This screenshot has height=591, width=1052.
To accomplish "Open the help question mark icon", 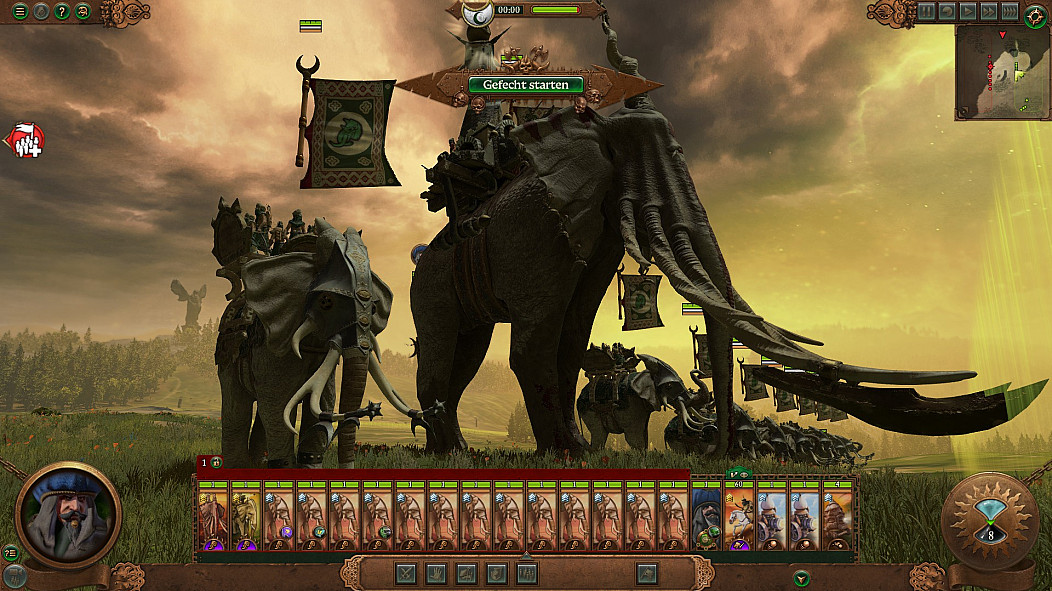I will point(62,12).
